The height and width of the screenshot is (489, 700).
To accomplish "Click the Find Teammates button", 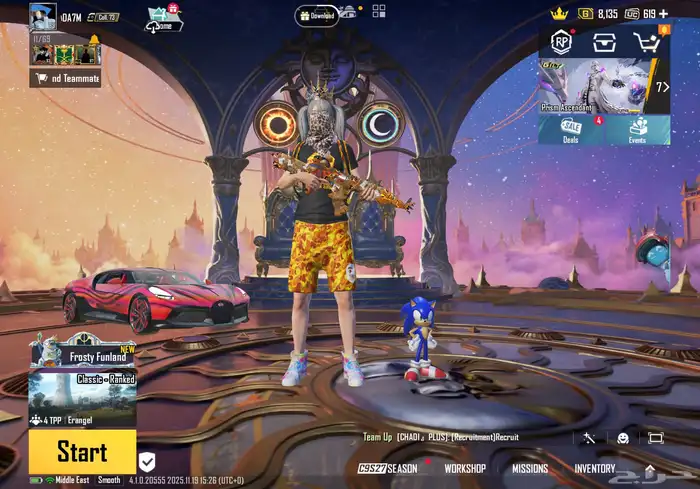I will (x=65, y=78).
